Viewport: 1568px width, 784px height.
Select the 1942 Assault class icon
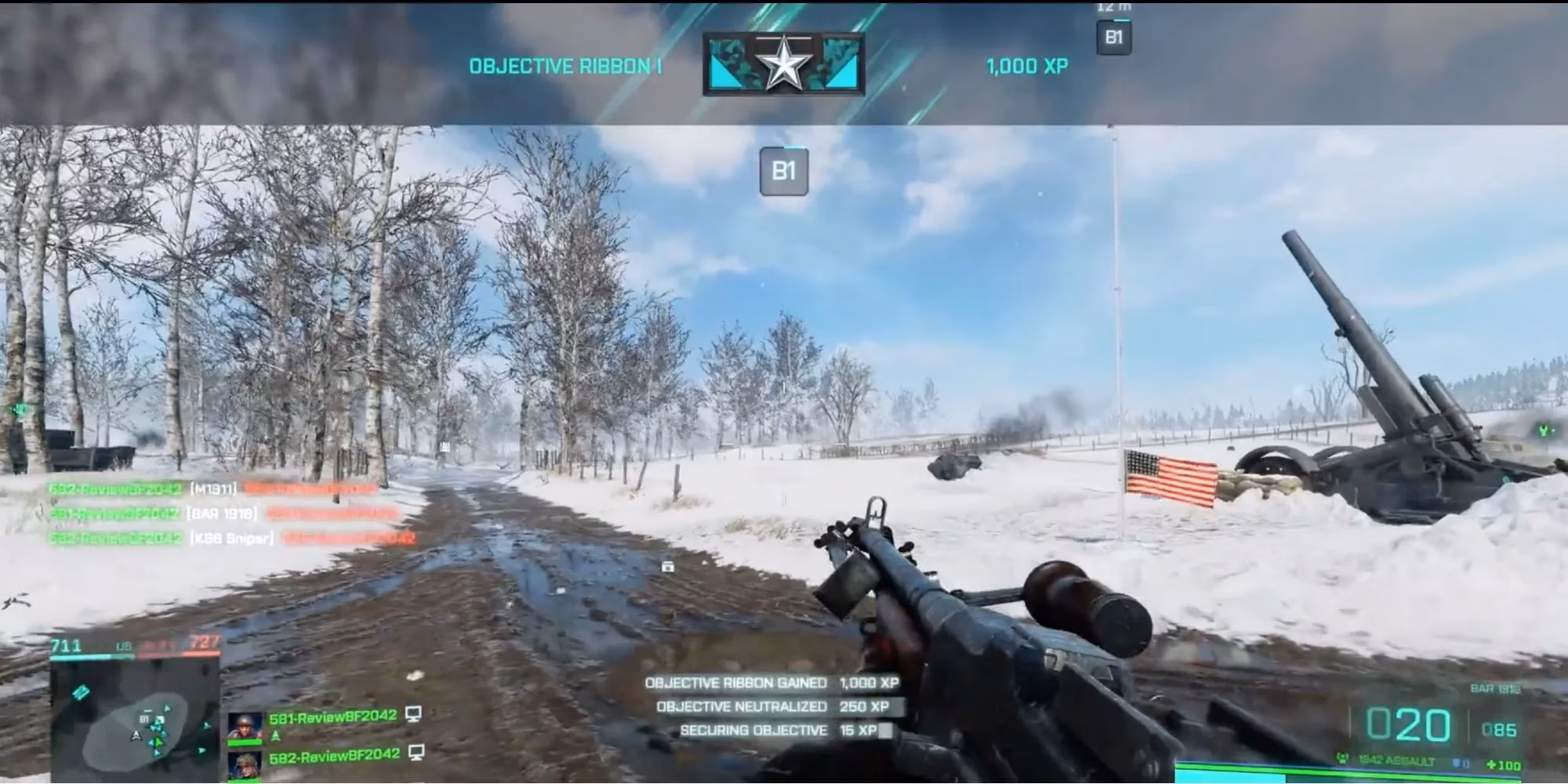pyautogui.click(x=1343, y=759)
